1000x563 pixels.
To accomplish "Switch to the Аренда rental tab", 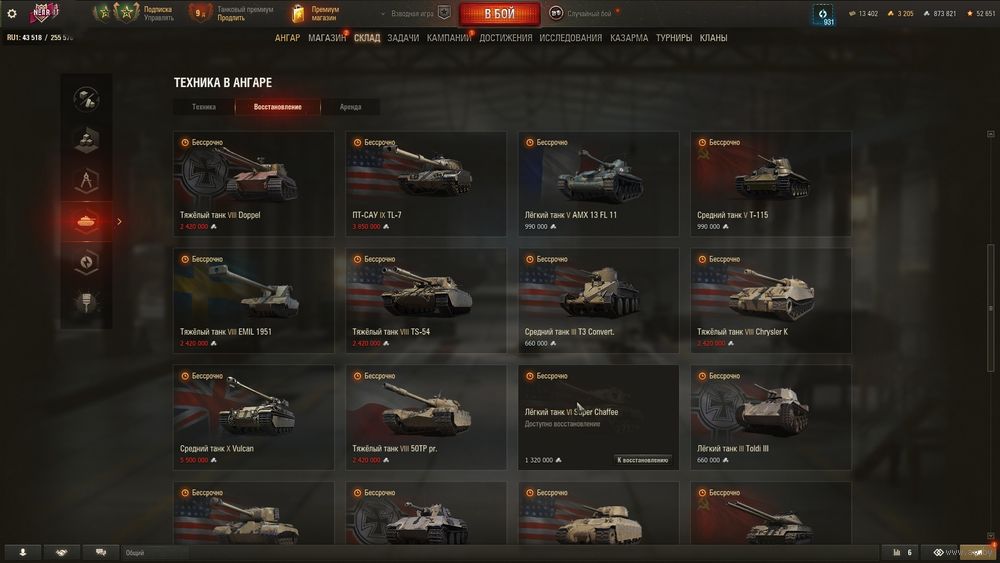I will pos(350,107).
